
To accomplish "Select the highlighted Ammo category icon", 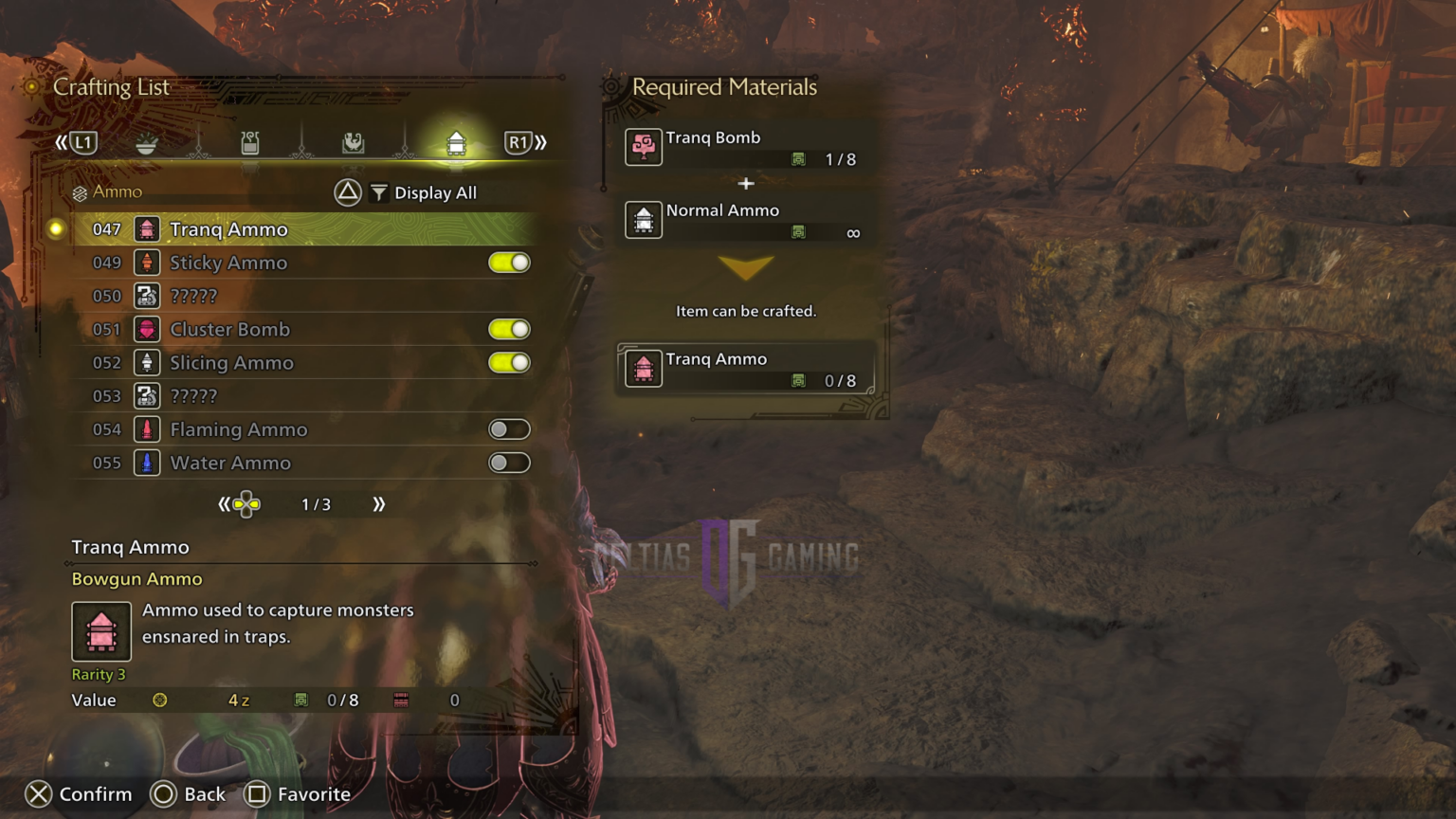I will click(x=457, y=143).
